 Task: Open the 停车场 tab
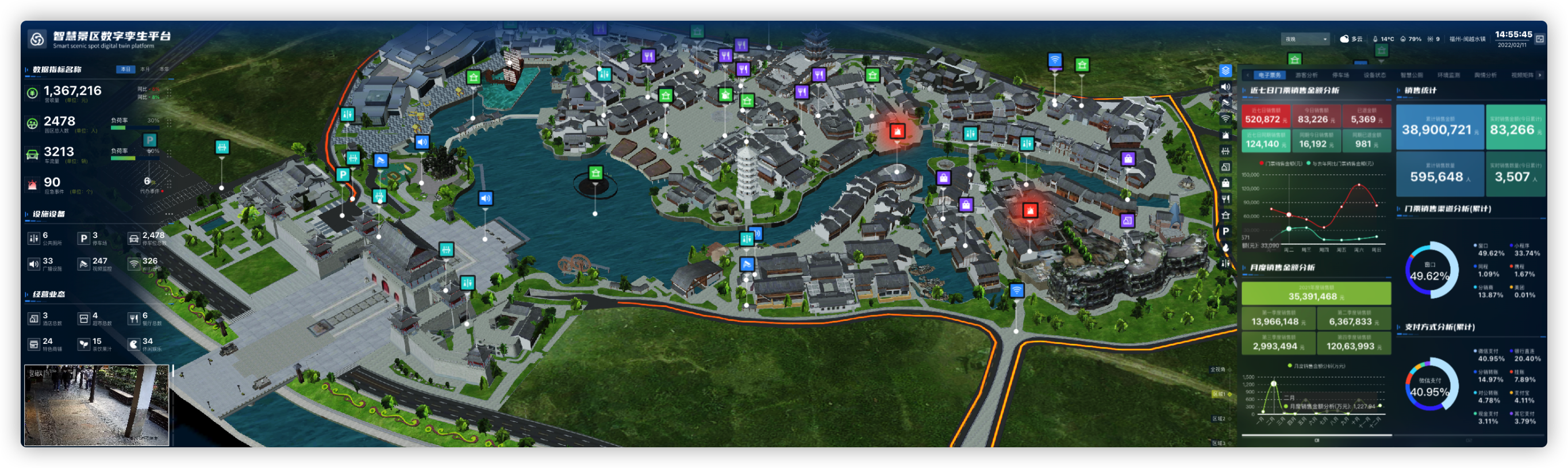1340,75
